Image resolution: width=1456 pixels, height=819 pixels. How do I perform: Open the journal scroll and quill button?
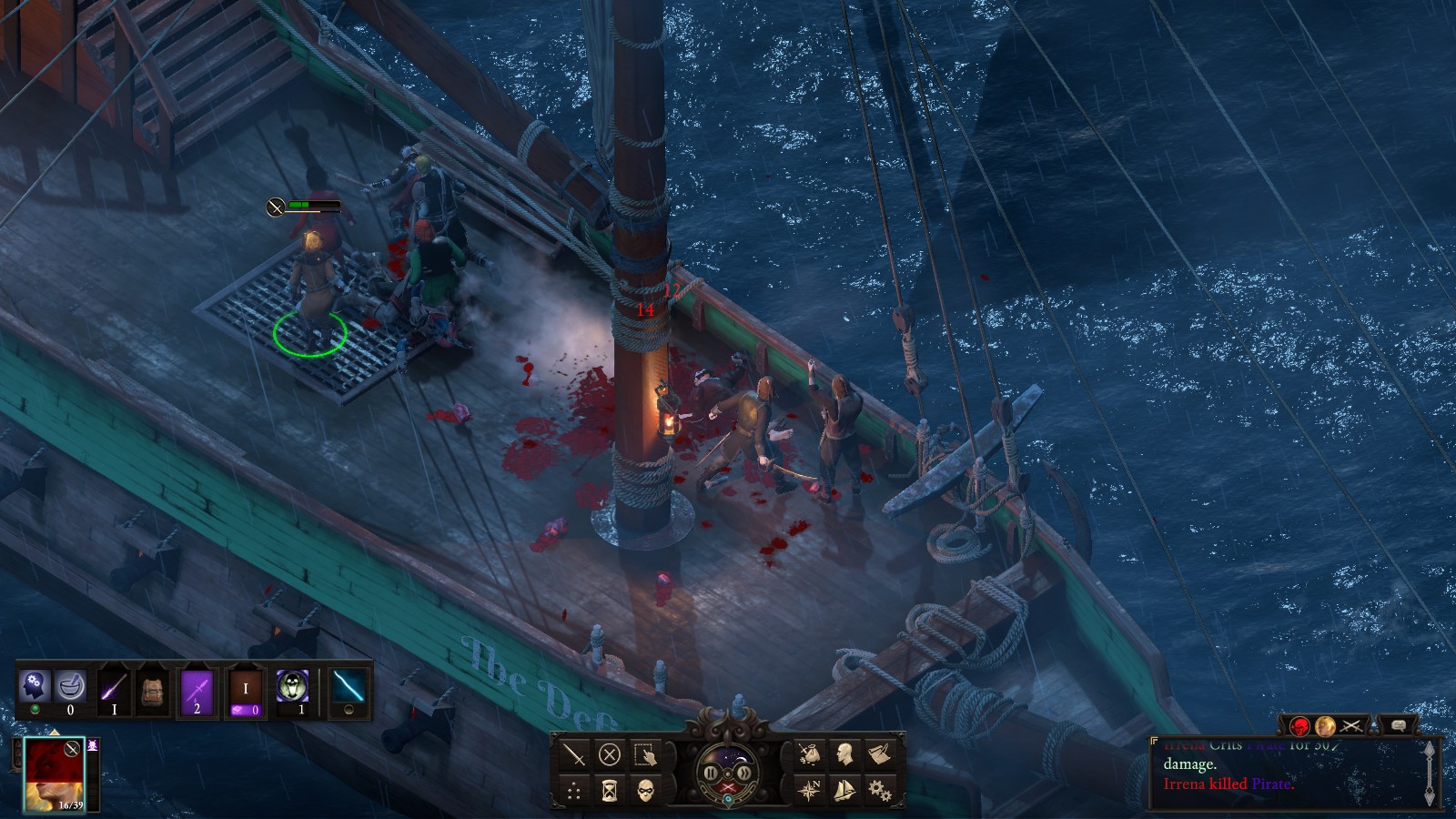880,754
